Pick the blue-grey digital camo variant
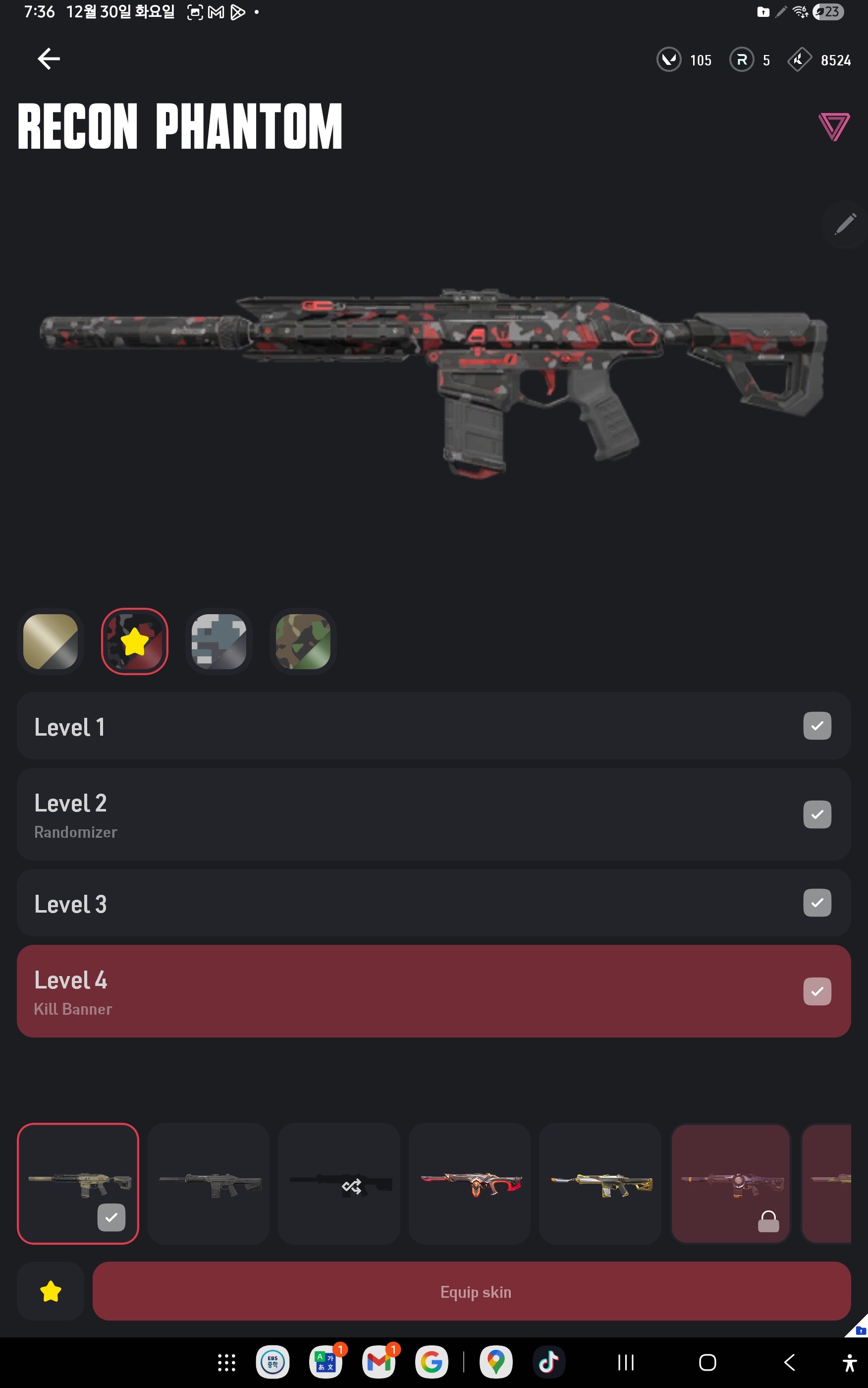 218,641
